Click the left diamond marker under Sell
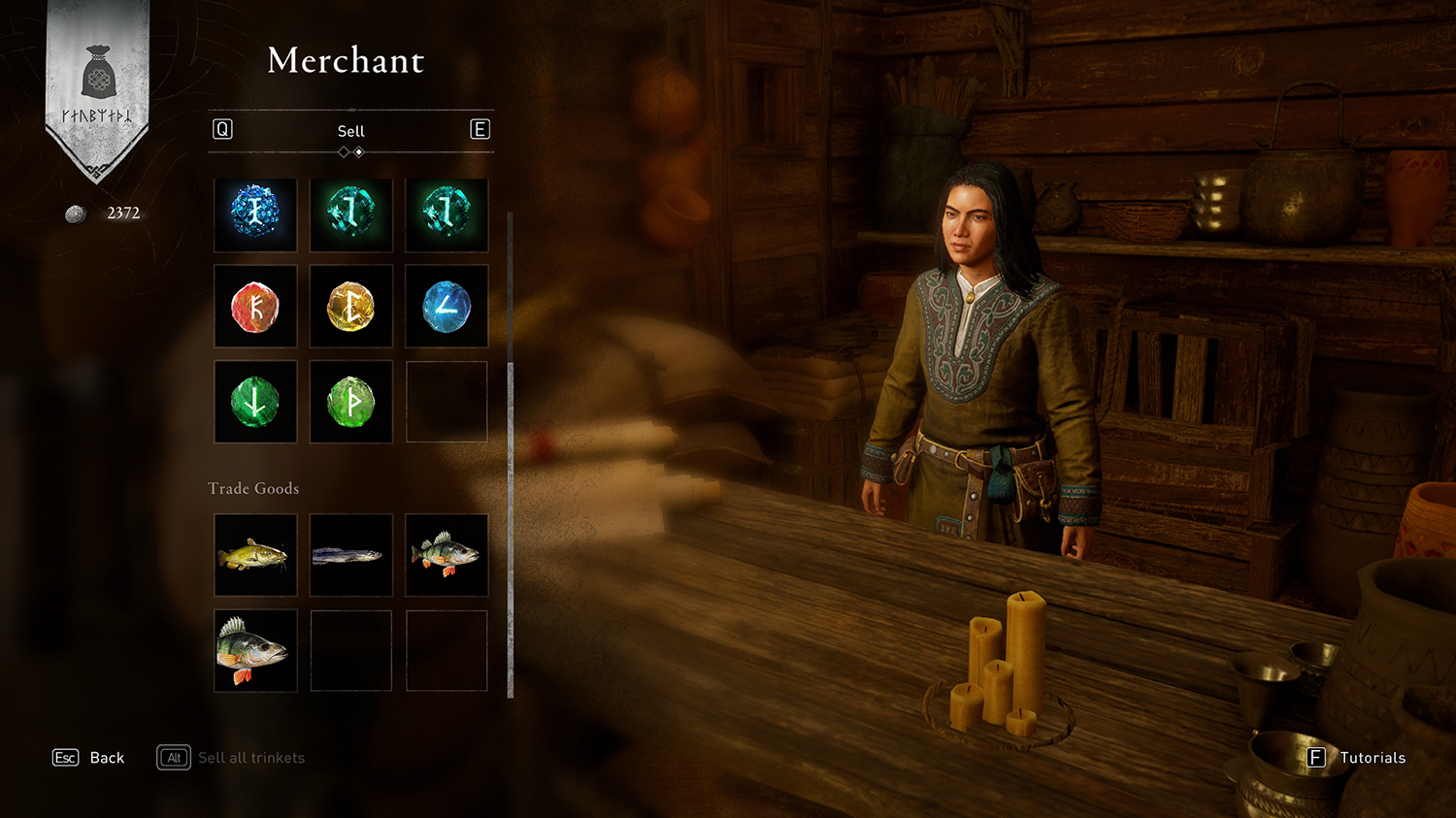Viewport: 1456px width, 818px height. pos(343,151)
